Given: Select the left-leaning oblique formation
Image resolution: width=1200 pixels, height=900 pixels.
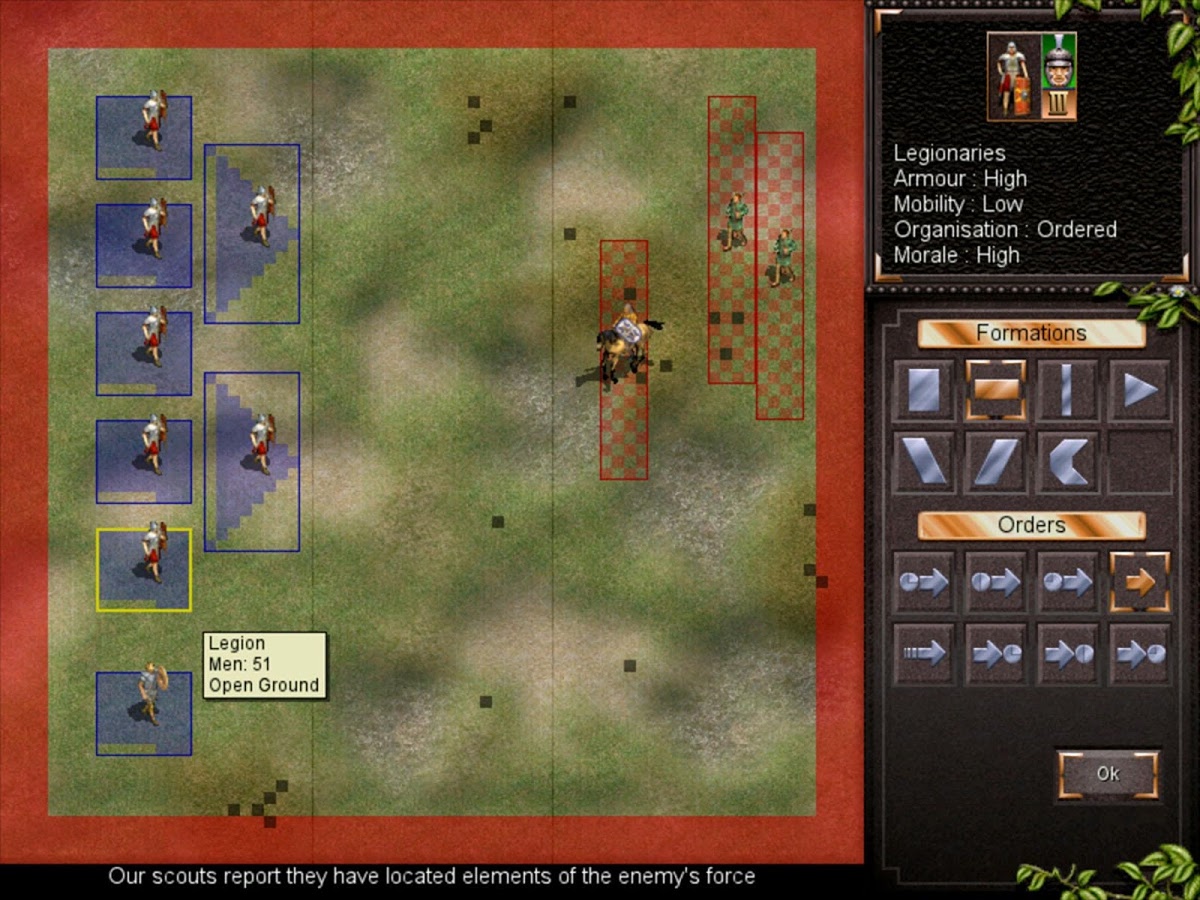Looking at the screenshot, I should click(x=923, y=462).
